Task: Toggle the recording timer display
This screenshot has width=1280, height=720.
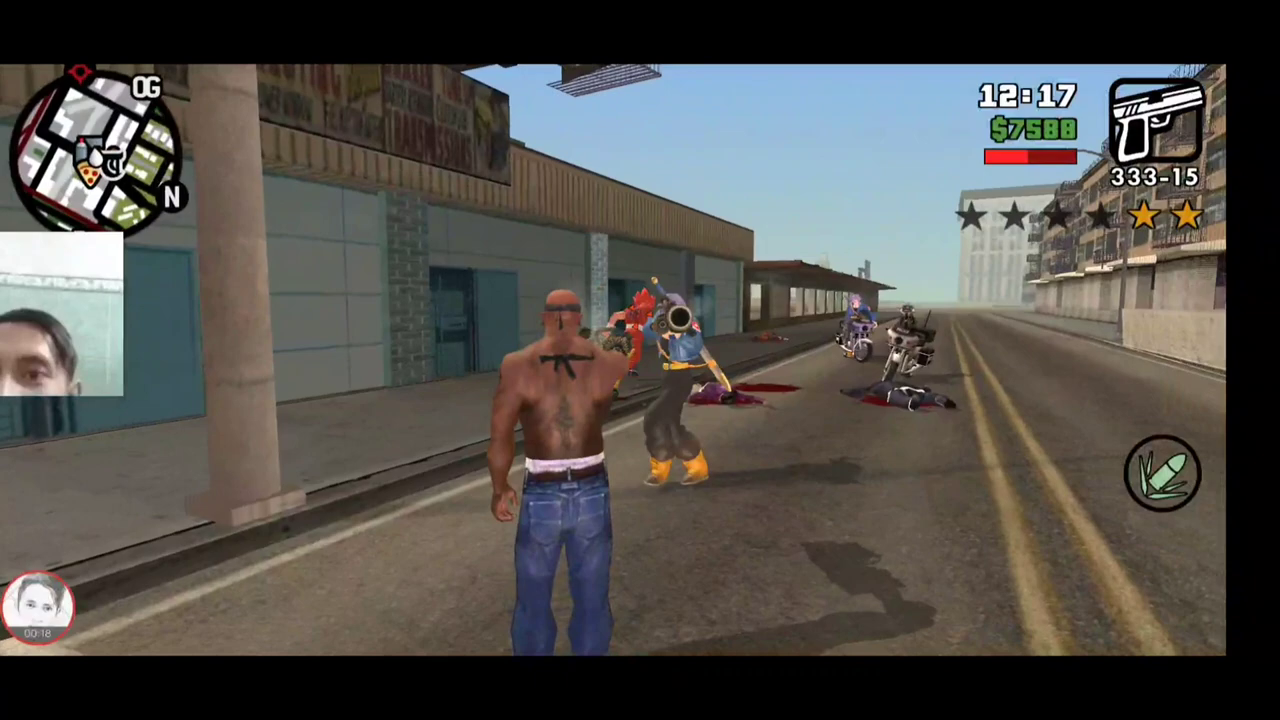Action: coord(38,632)
